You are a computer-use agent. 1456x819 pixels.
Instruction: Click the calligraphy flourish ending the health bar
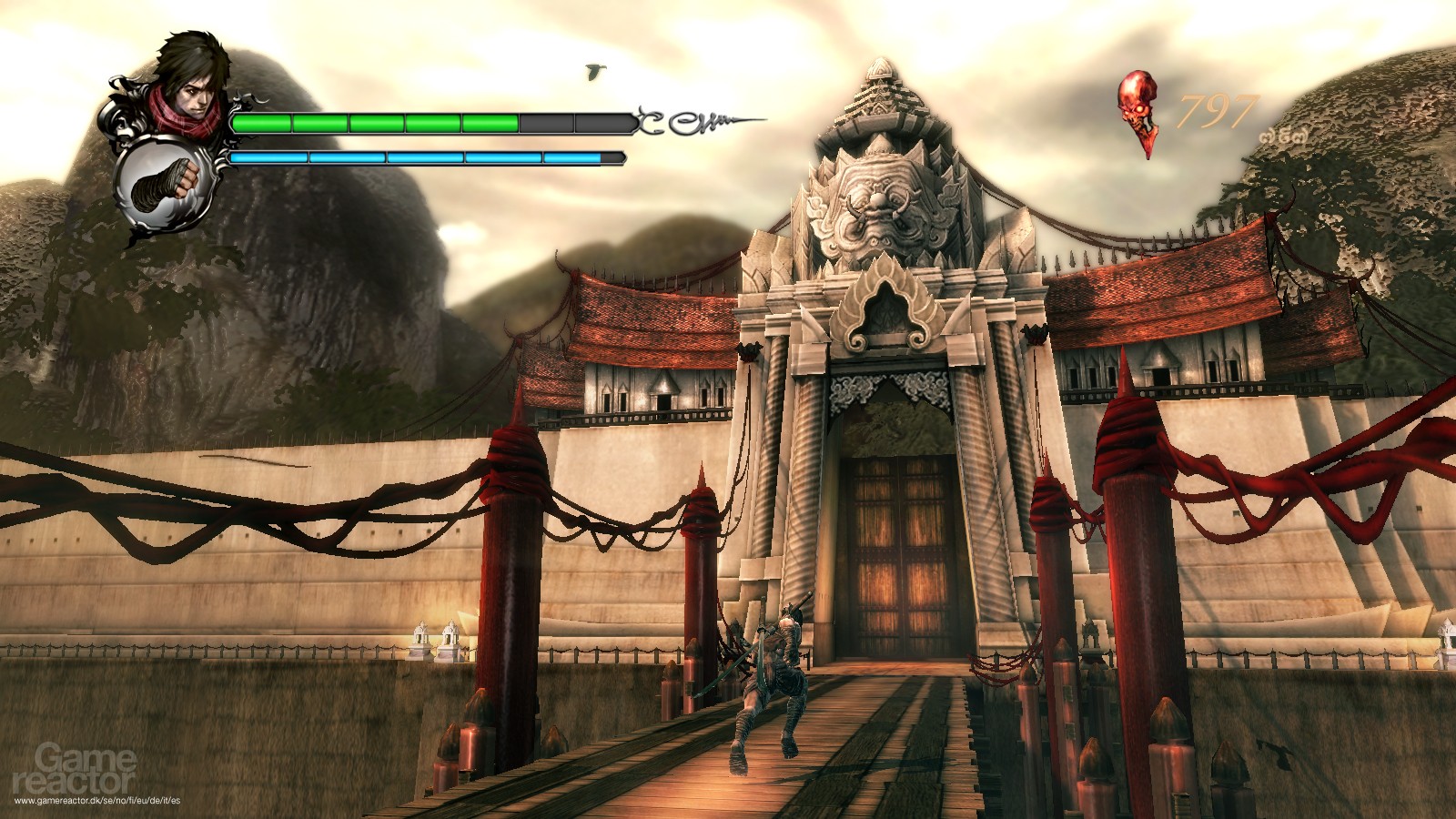(693, 119)
